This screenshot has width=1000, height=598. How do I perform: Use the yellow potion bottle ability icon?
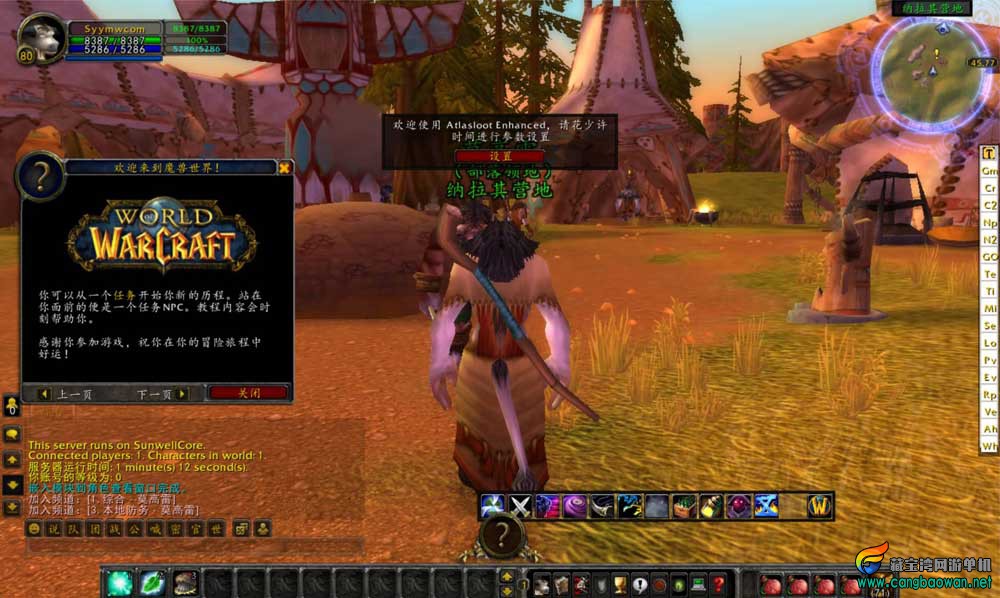(x=711, y=506)
